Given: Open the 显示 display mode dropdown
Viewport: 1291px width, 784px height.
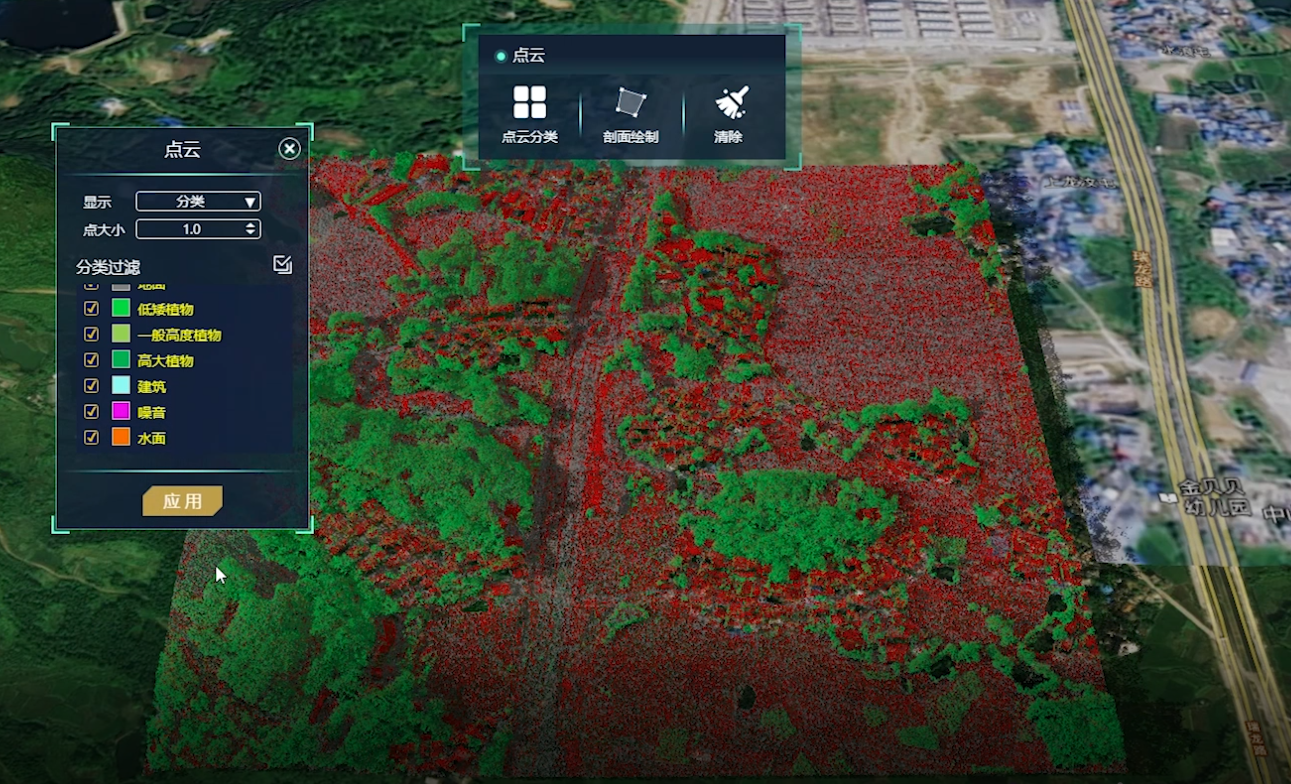Looking at the screenshot, I should pos(198,201).
